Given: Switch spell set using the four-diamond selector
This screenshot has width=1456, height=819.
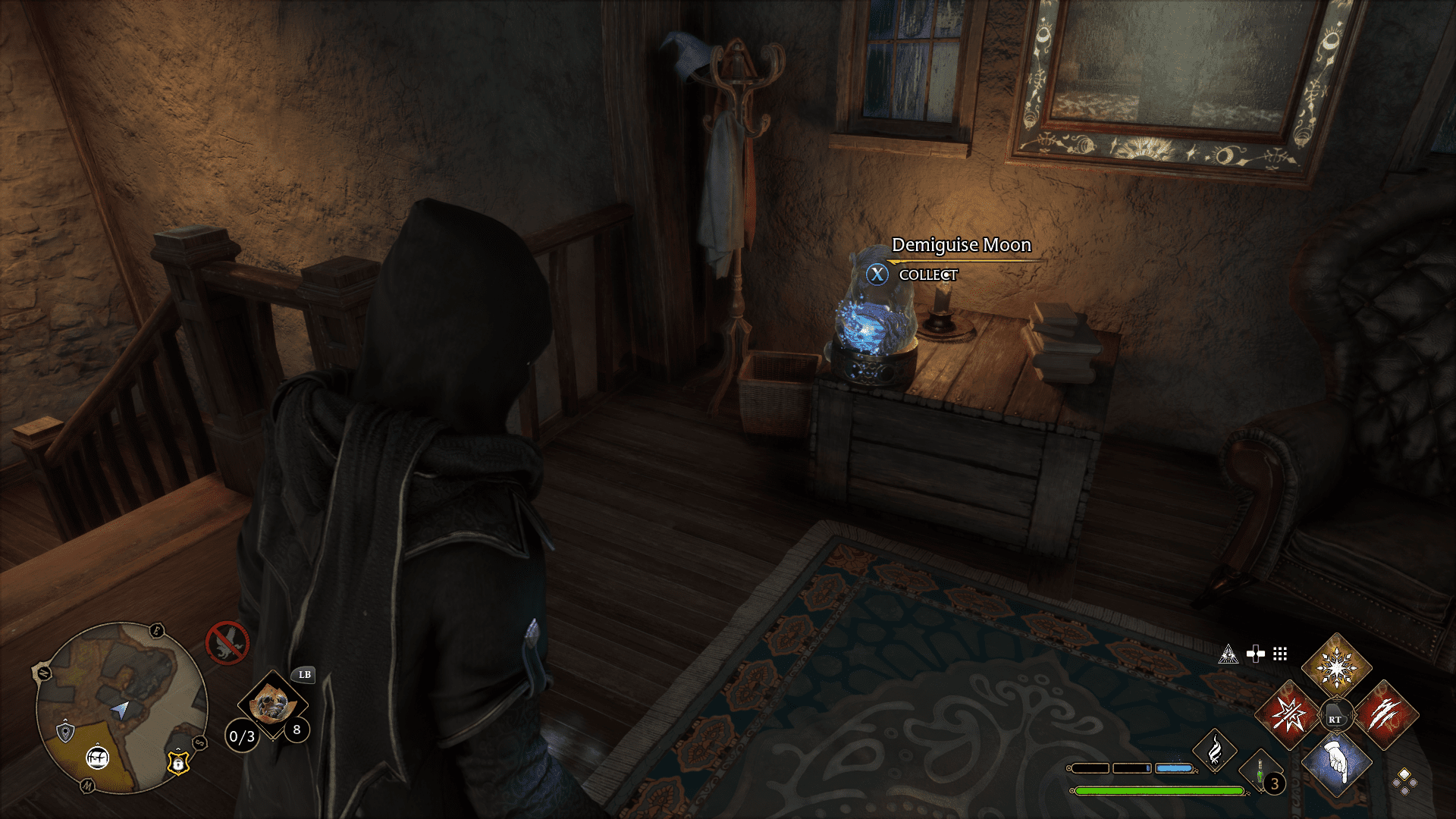Looking at the screenshot, I should pos(1404,781).
